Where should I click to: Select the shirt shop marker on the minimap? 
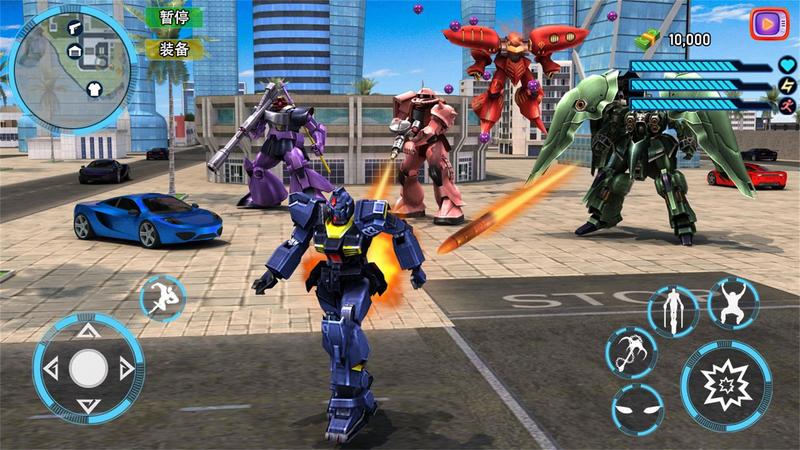click(95, 88)
